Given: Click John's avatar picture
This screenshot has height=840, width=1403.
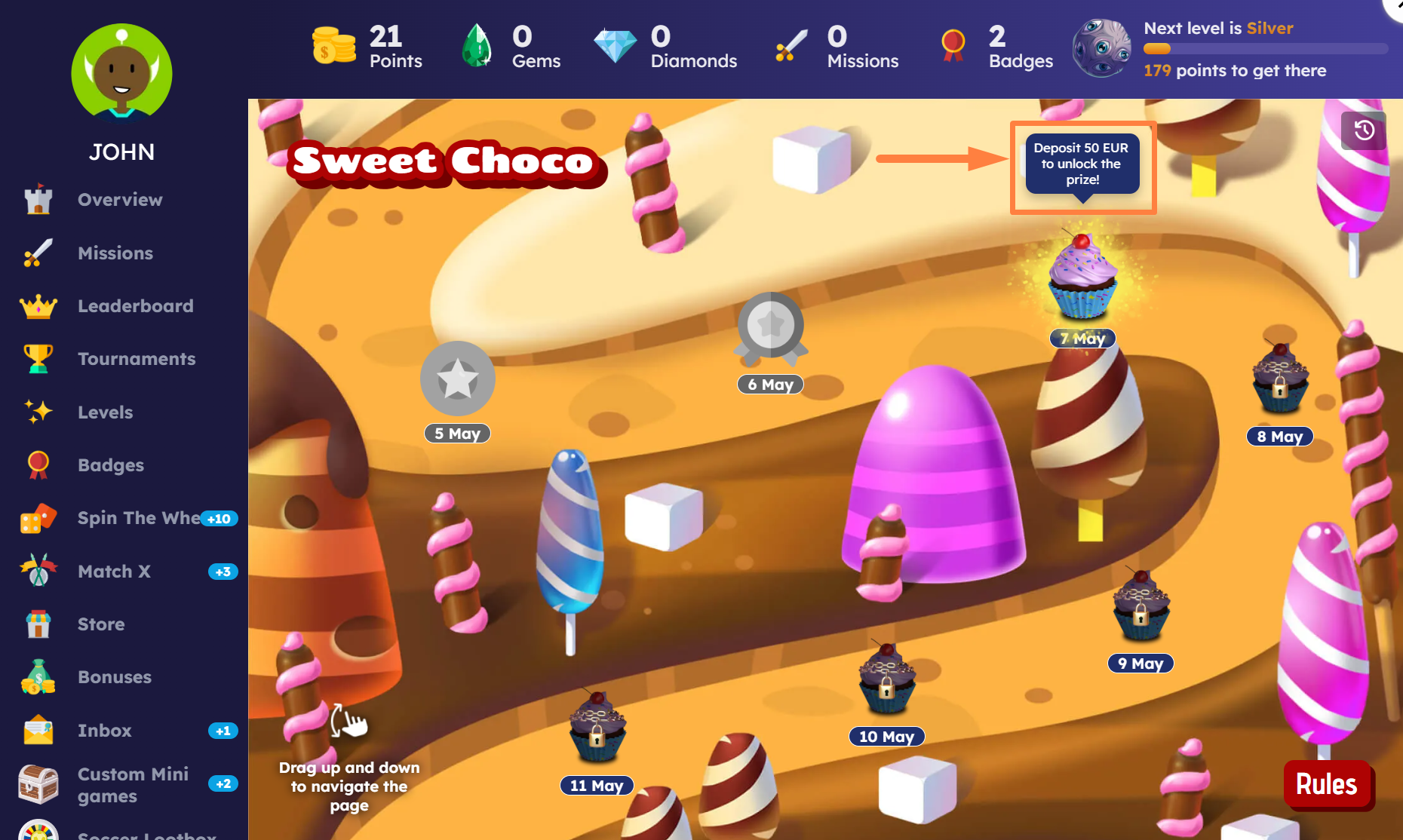Looking at the screenshot, I should point(121,73).
